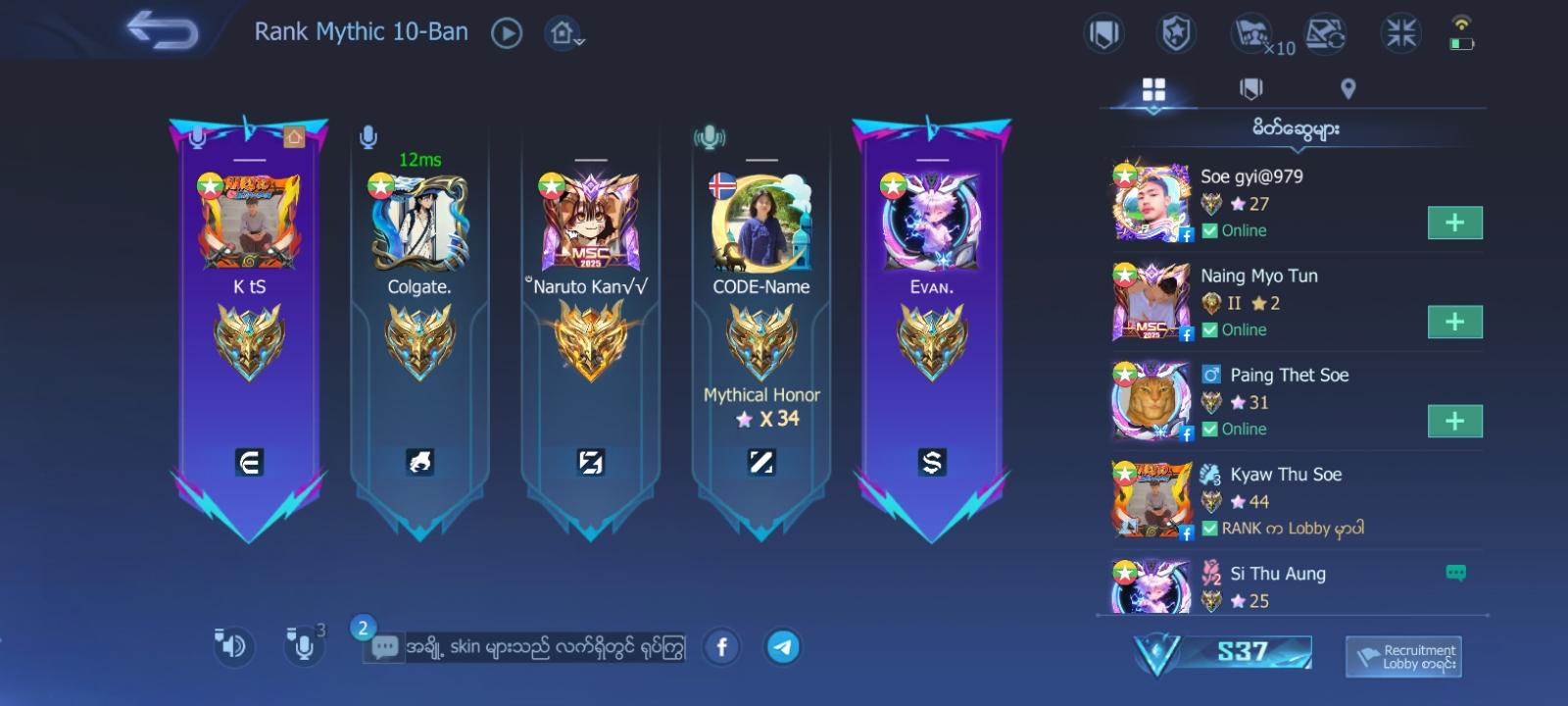Invite Soe gyi@979 with the plus button
This screenshot has height=706, width=1568.
click(x=1454, y=223)
